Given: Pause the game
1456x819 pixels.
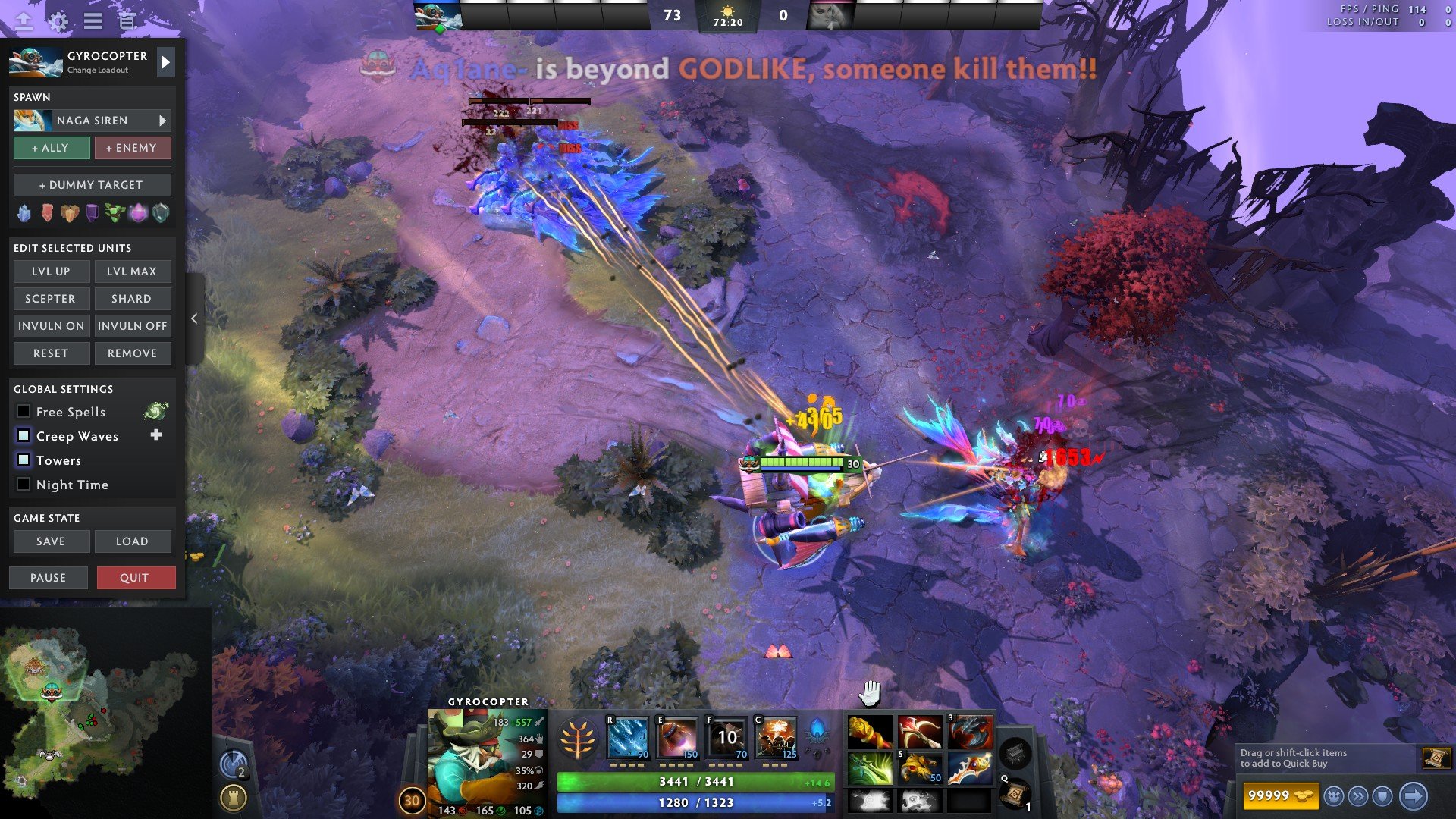Looking at the screenshot, I should pos(48,578).
